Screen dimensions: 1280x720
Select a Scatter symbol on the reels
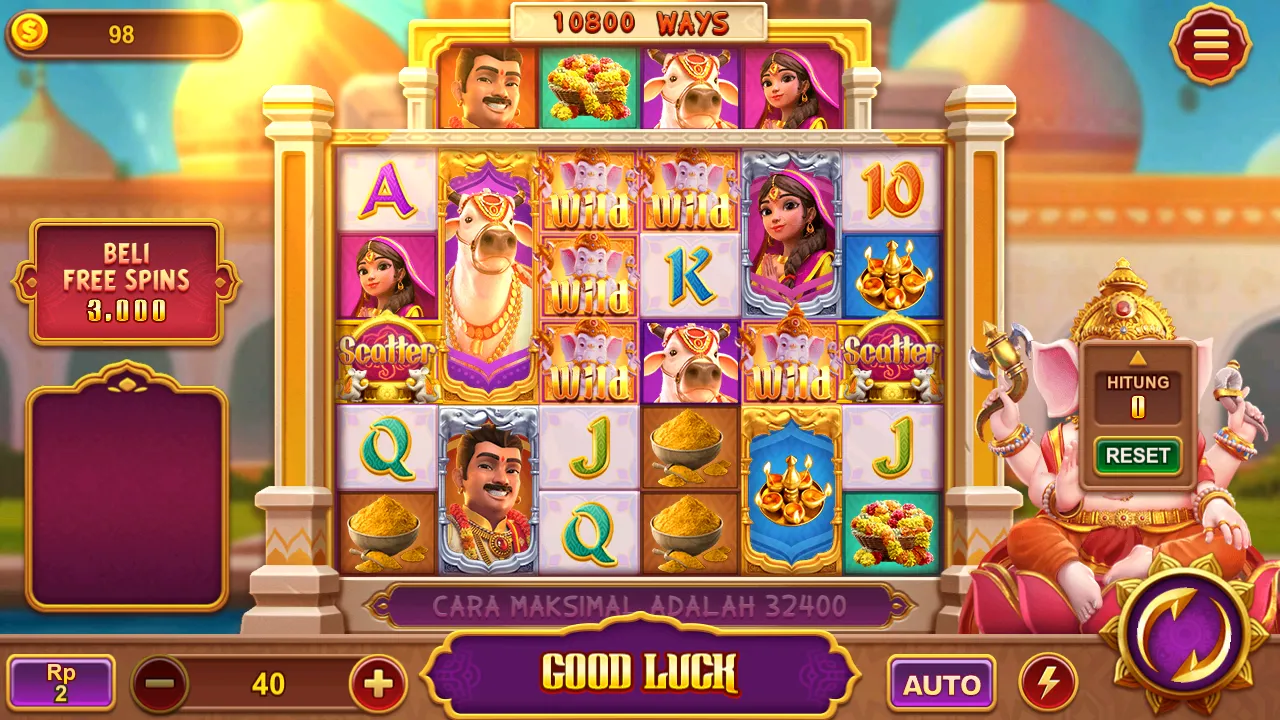[x=386, y=352]
